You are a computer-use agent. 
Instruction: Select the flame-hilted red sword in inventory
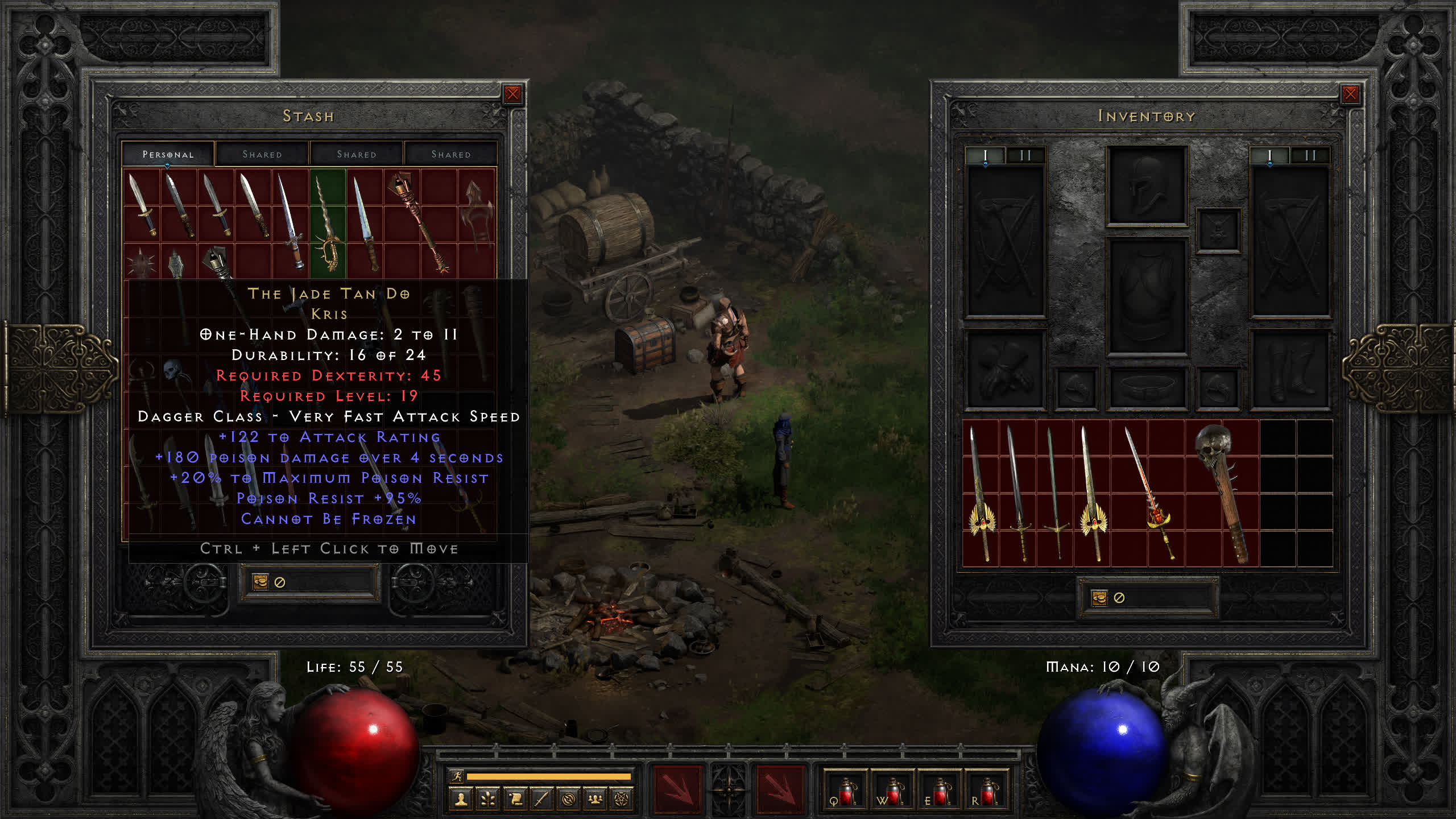click(1149, 492)
